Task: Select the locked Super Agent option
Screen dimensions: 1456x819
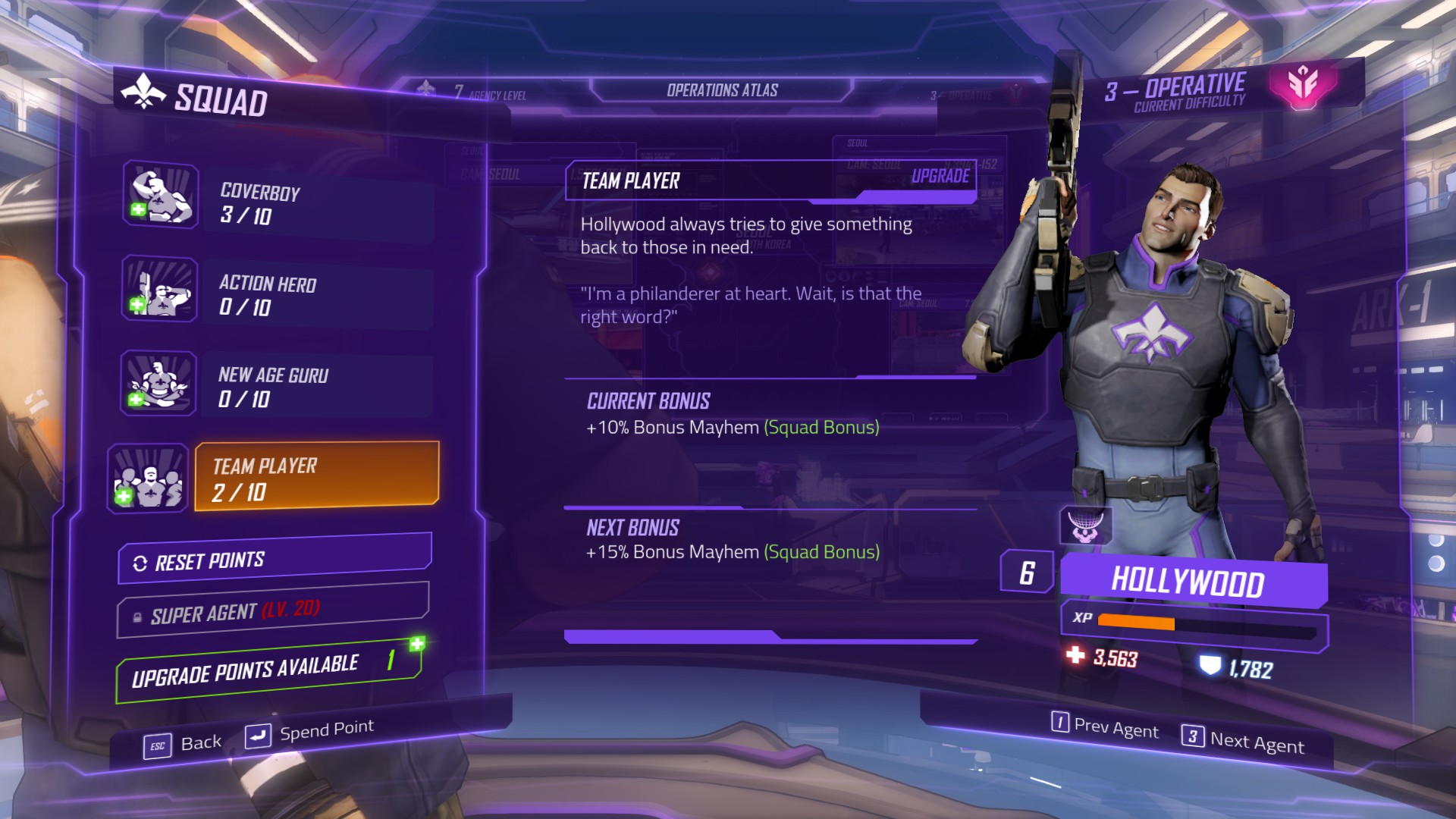Action: (273, 611)
